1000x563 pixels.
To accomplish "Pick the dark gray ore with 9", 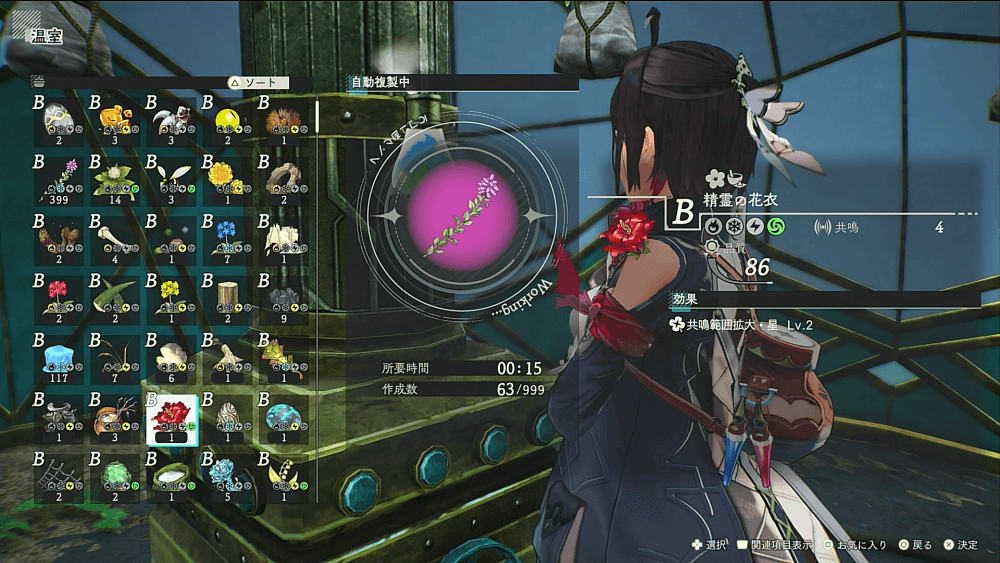I will tap(284, 298).
